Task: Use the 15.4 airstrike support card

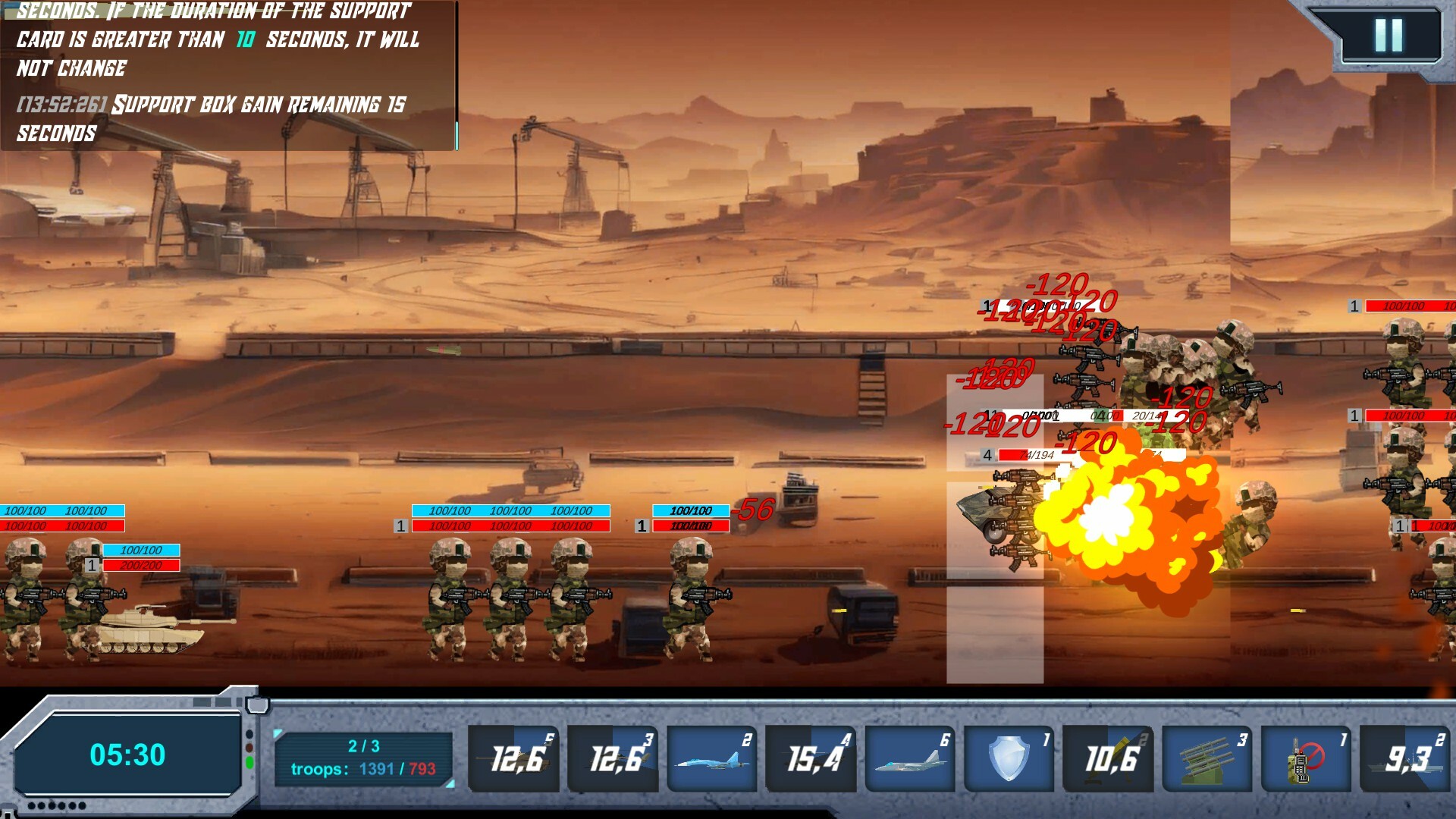Action: pyautogui.click(x=811, y=756)
